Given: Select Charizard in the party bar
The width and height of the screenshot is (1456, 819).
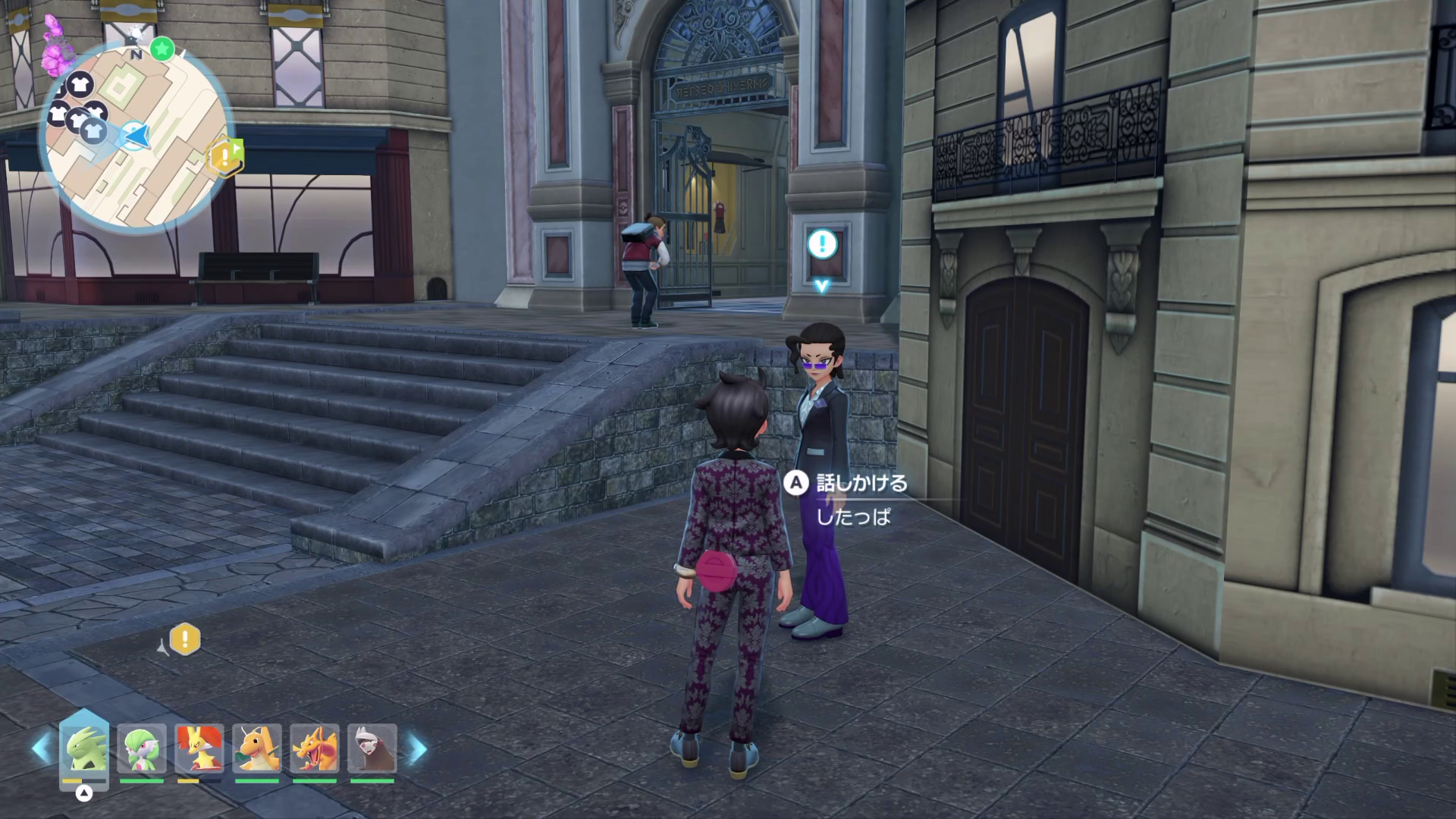Looking at the screenshot, I should coord(315,748).
